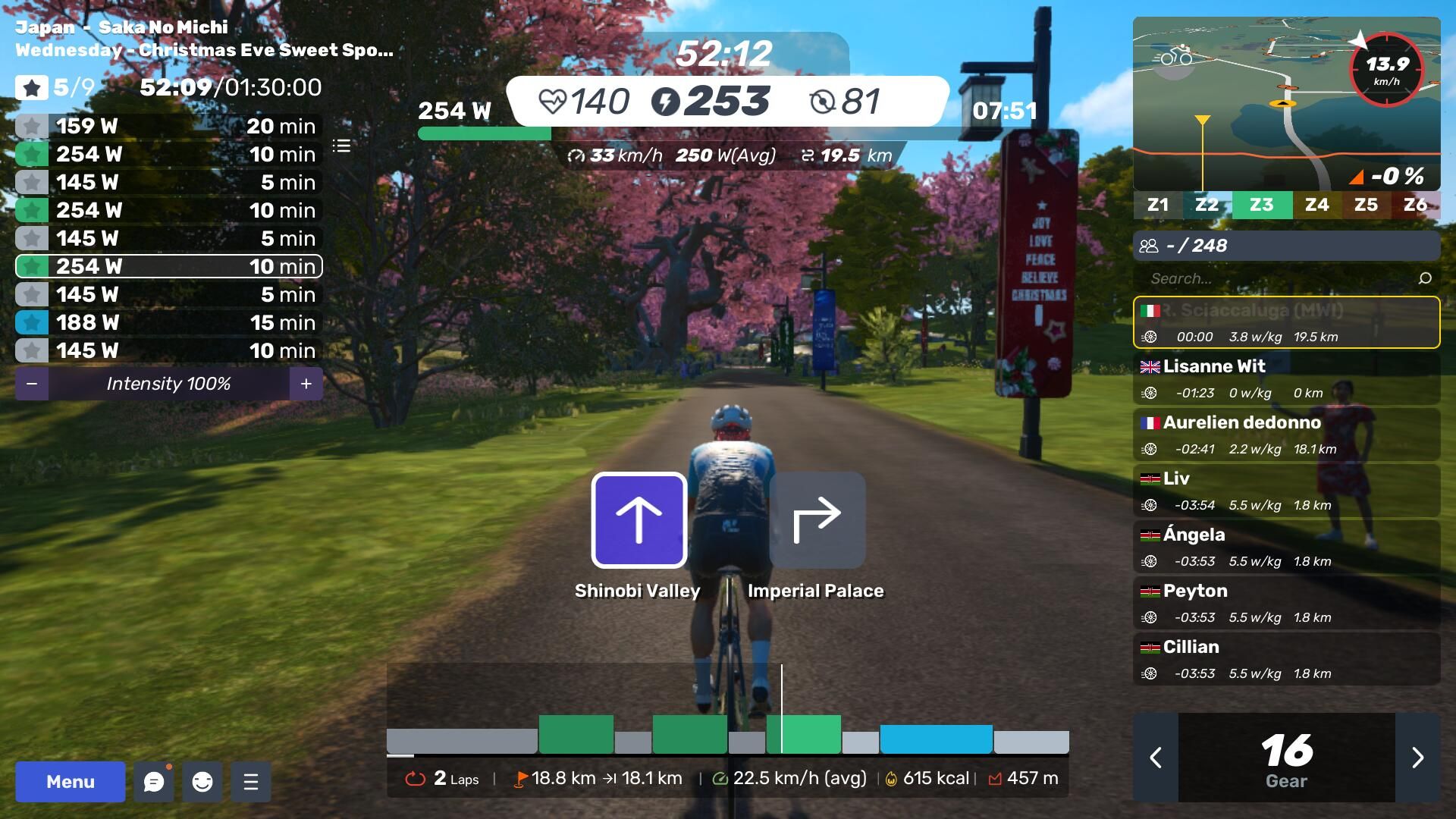1456x819 pixels.
Task: Decrease workout intensity with minus button
Action: coord(32,384)
